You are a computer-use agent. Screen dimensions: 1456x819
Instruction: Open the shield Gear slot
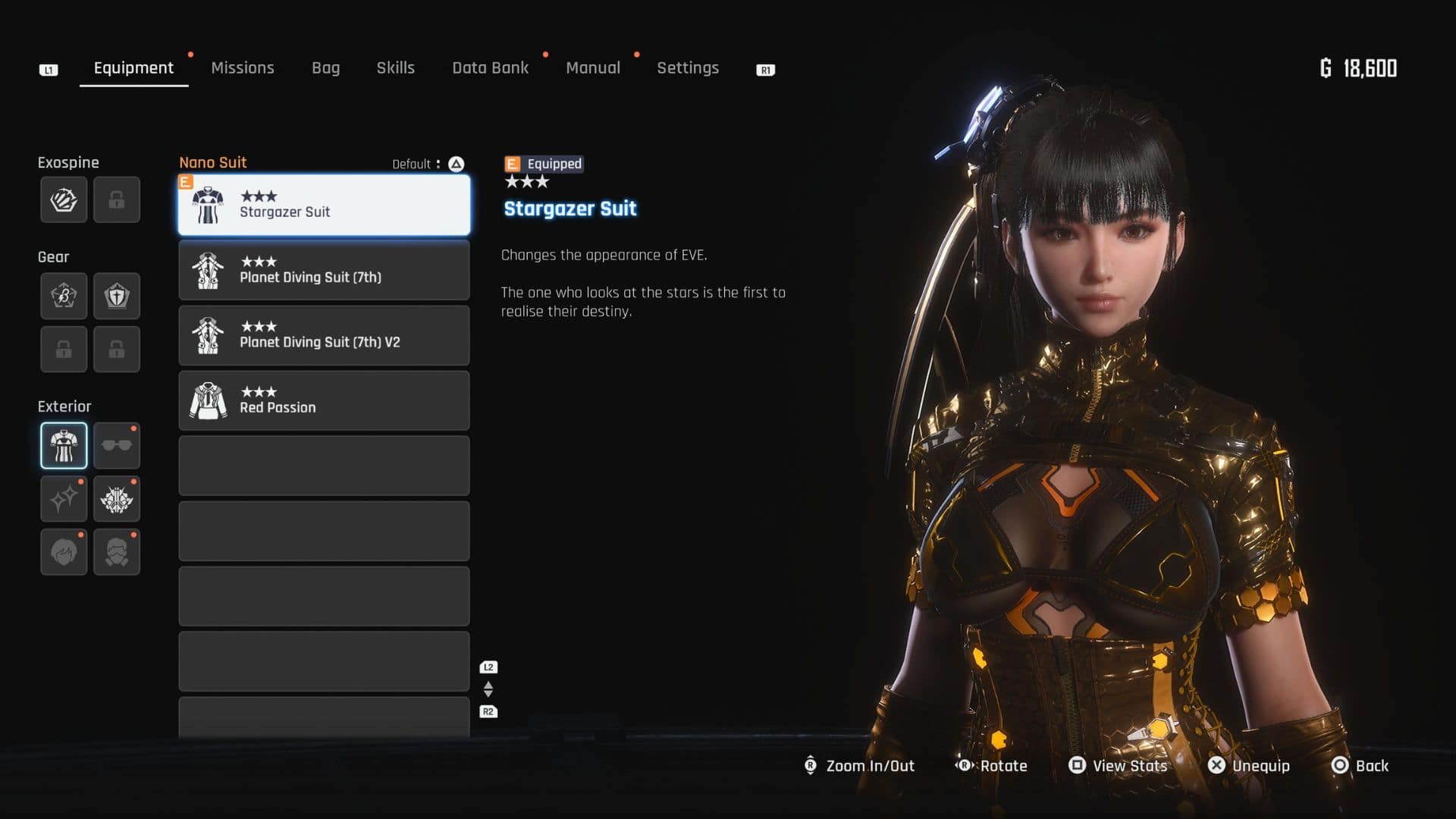(x=117, y=296)
